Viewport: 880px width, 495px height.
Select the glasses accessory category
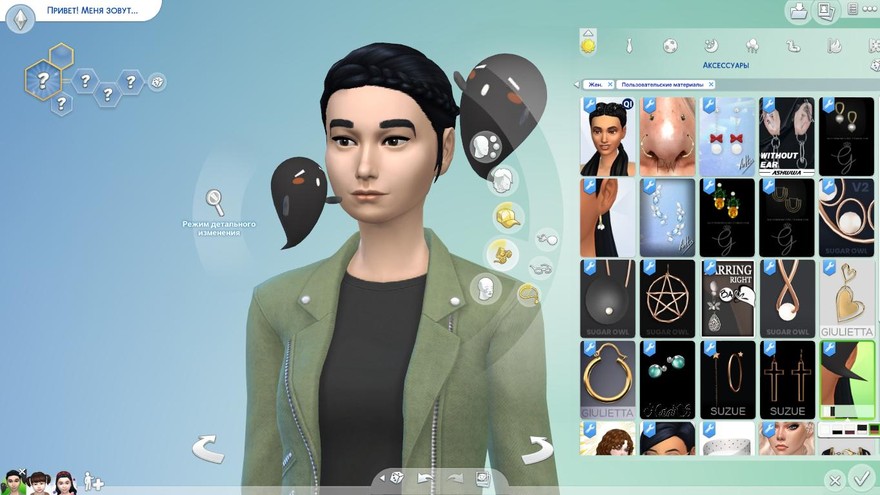(541, 267)
